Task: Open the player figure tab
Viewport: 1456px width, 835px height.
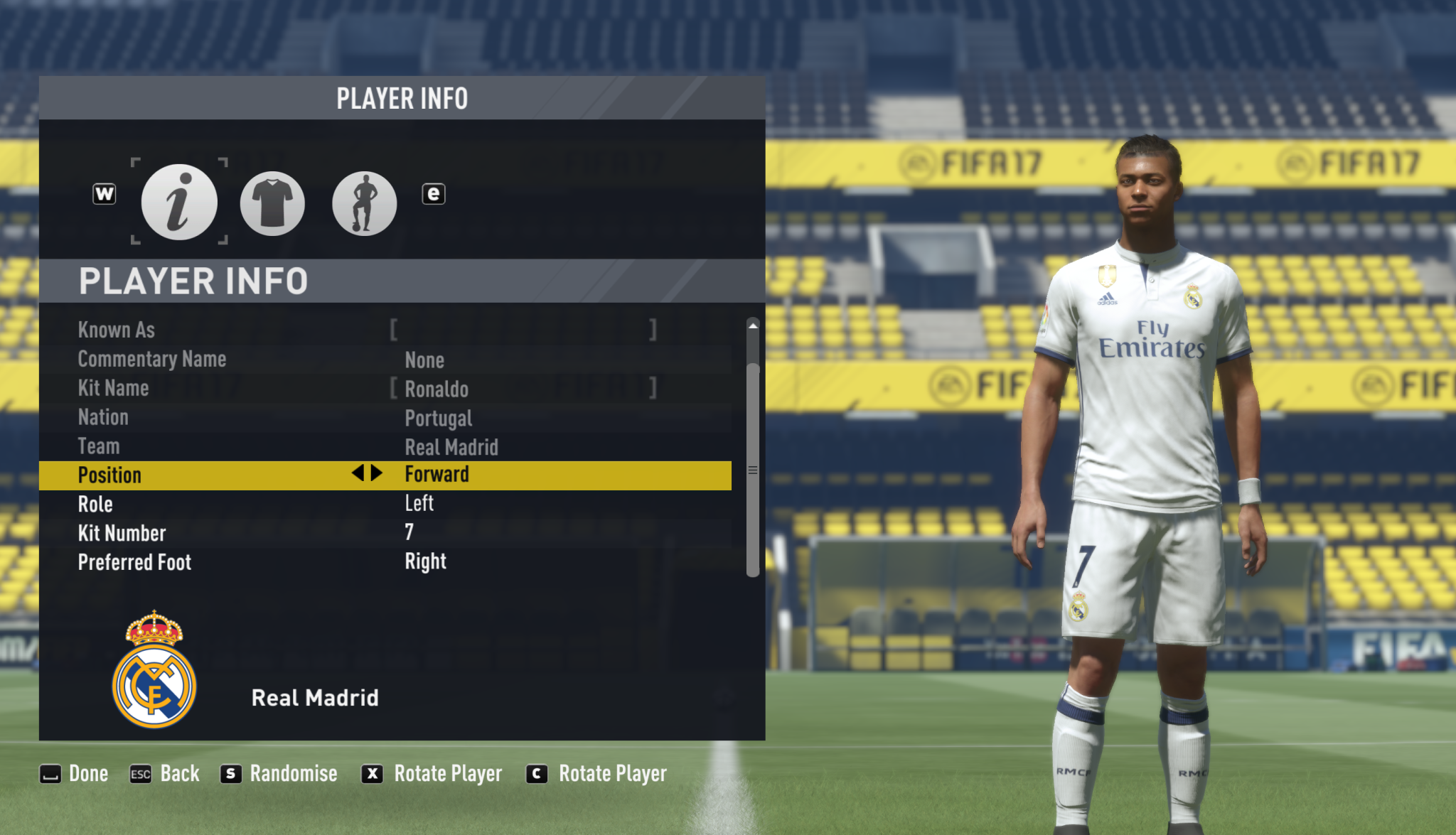Action: coord(364,203)
